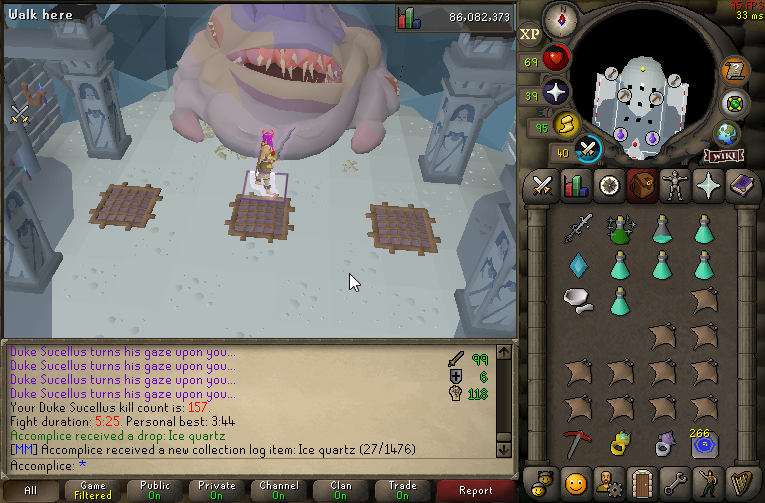Open the Spellbook tab
This screenshot has width=765, height=503.
coord(742,186)
